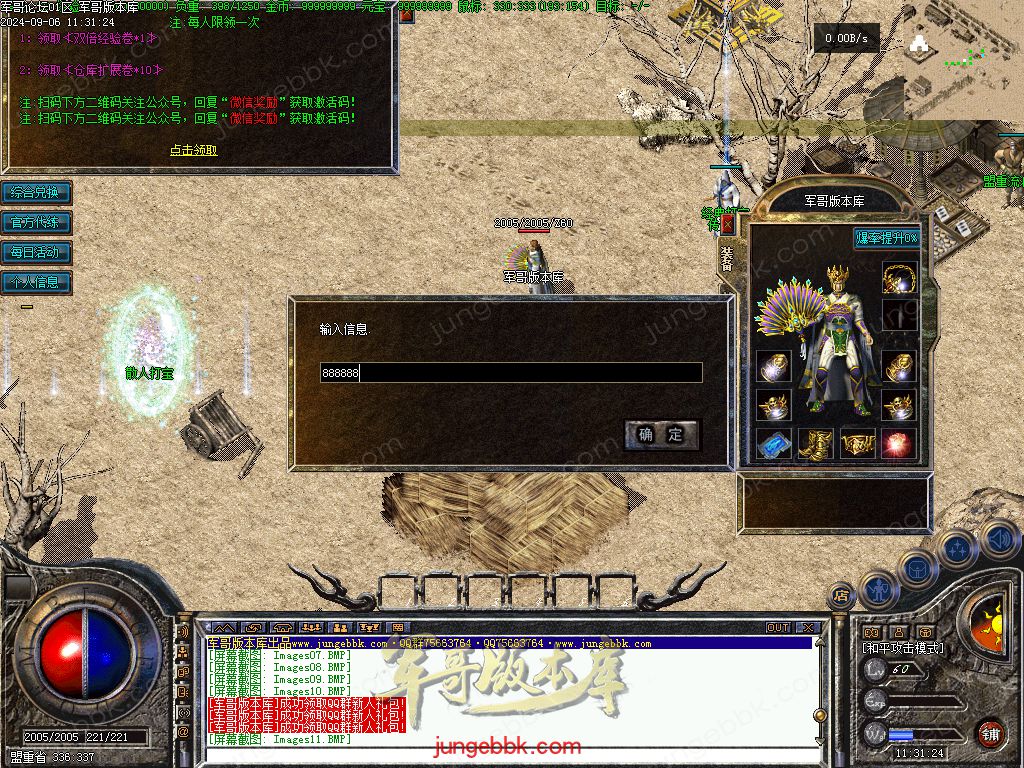Open the 每日活动 daily events menu
The image size is (1024, 768).
36,252
